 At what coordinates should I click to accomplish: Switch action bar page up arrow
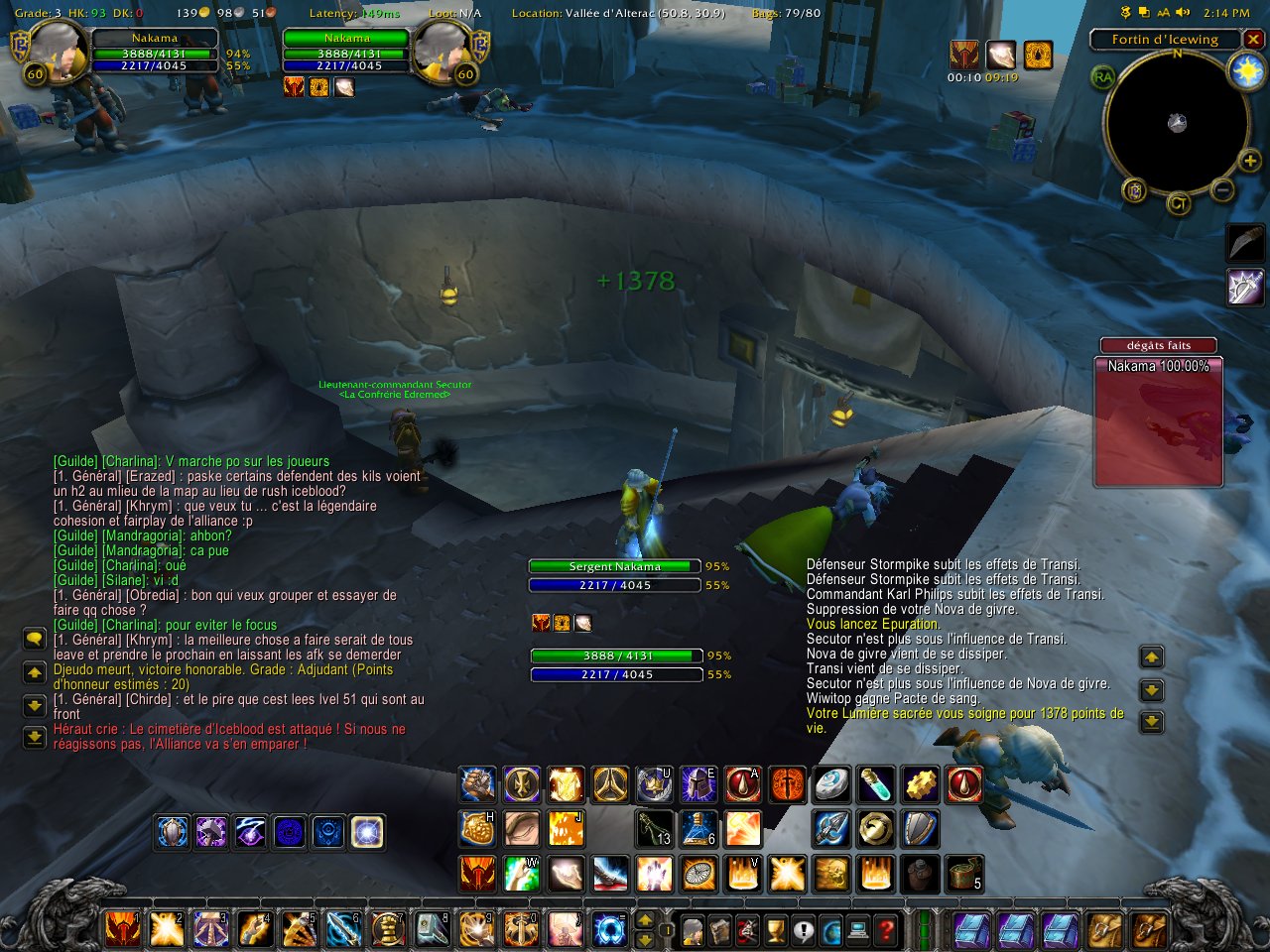click(x=644, y=921)
